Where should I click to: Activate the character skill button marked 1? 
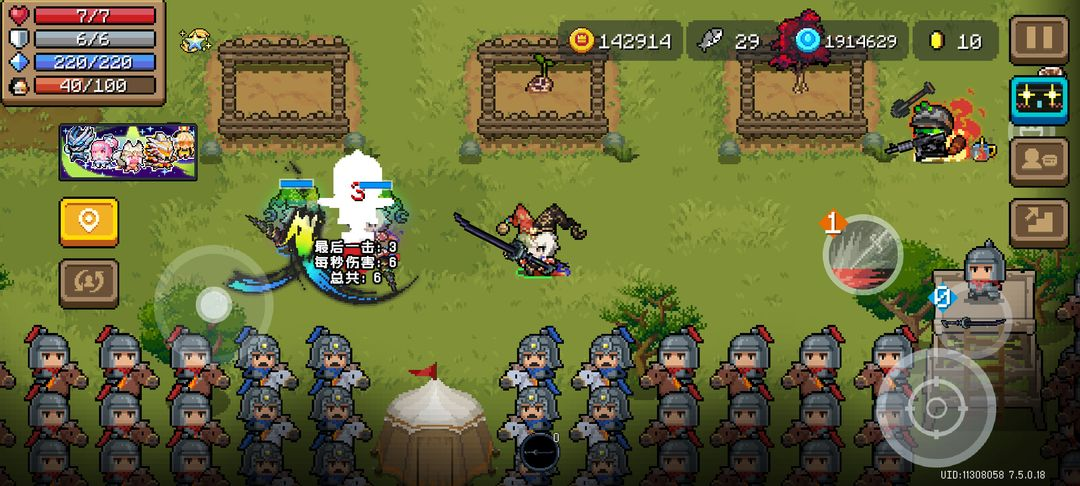(862, 254)
